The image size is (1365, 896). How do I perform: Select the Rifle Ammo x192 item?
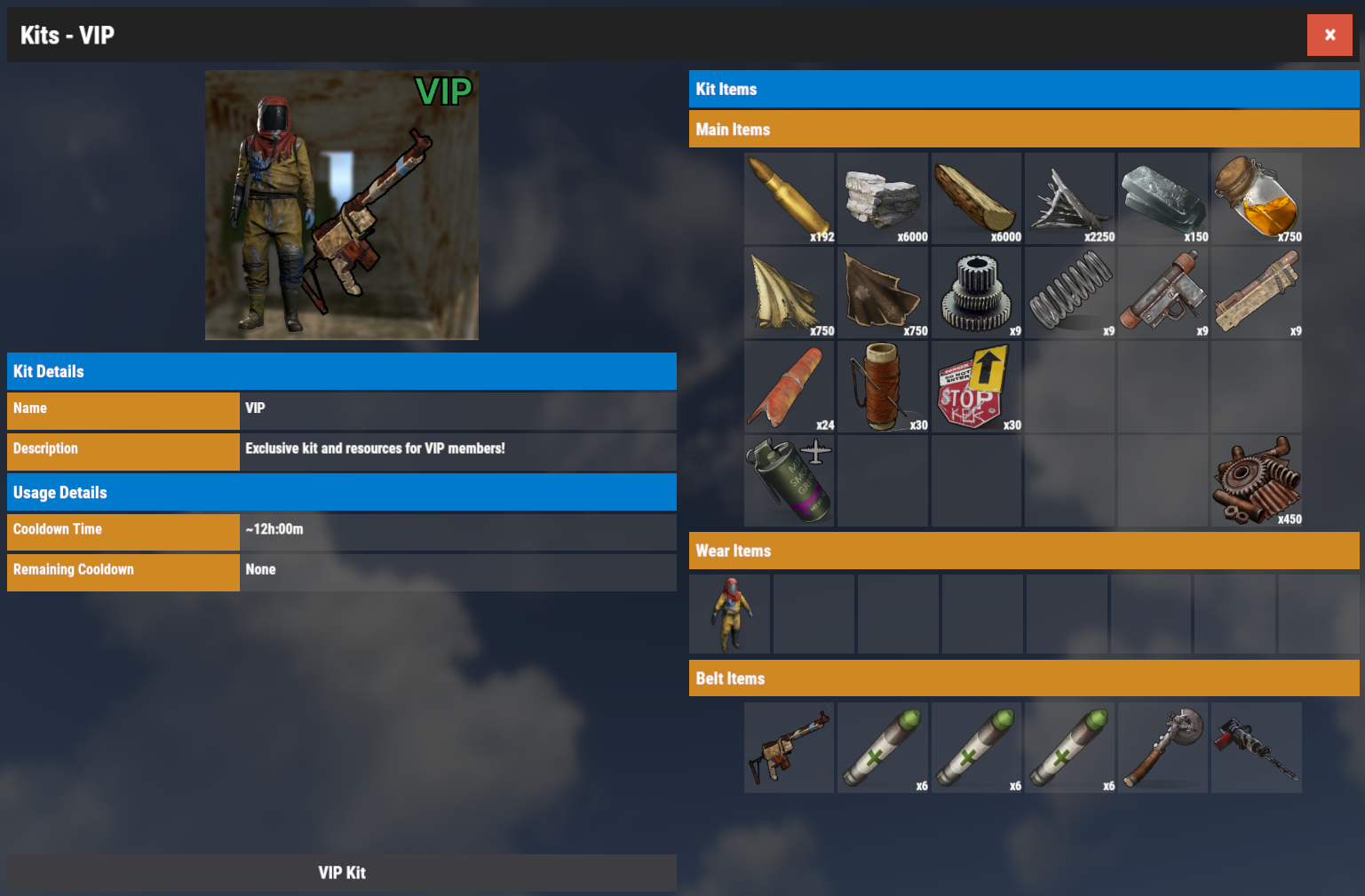[789, 198]
